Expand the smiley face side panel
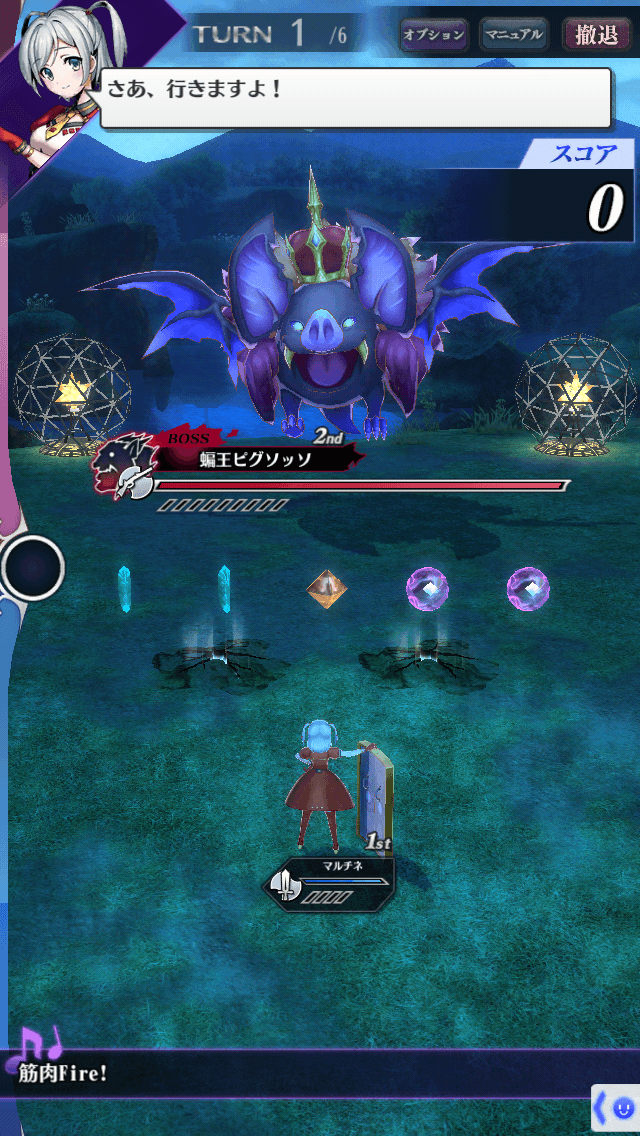This screenshot has width=640, height=1136. coord(615,1109)
